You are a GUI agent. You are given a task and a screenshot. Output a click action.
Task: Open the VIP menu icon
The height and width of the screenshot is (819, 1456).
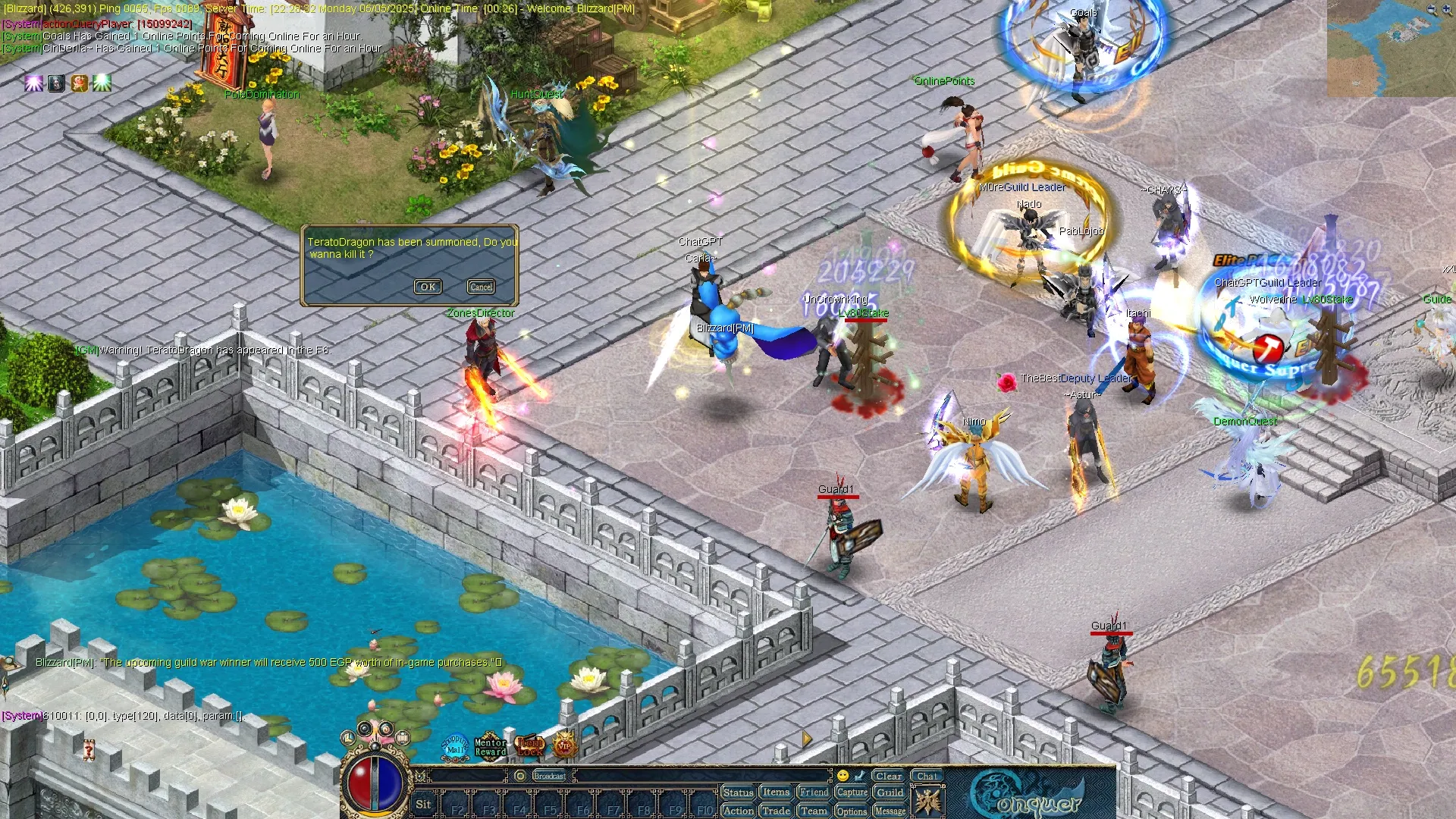pos(564,747)
